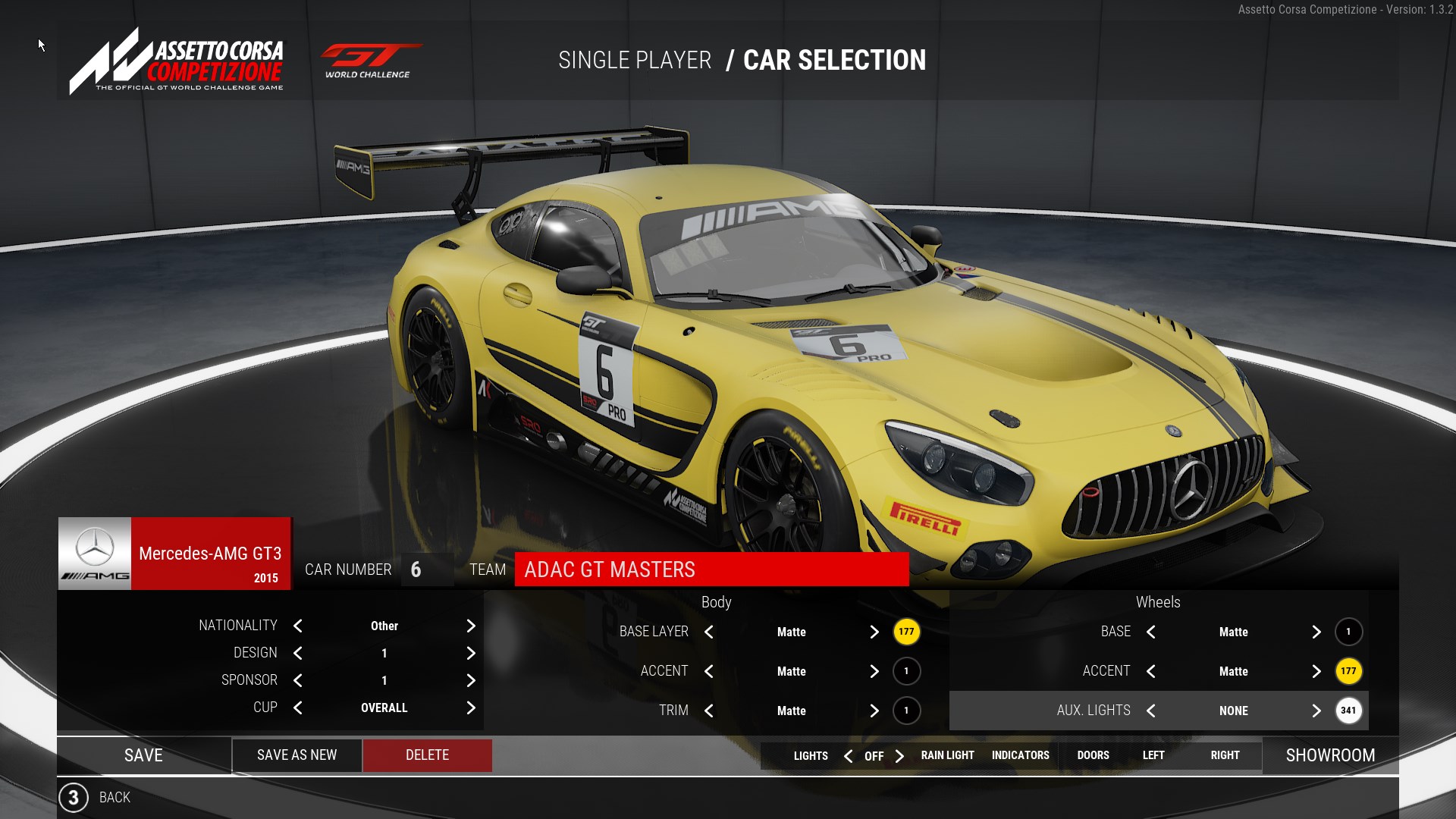Screen dimensions: 1456x819
Task: Select the next nationality
Action: [x=471, y=626]
